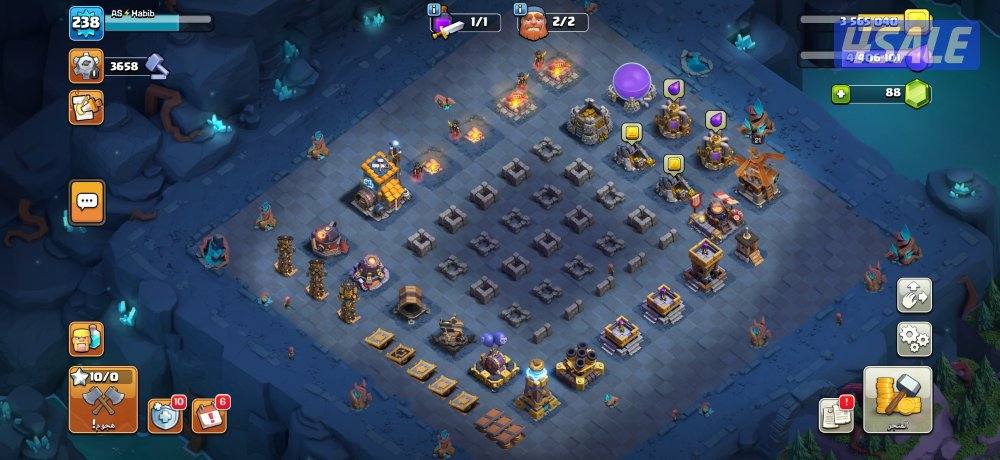Open the shop with gold coins and hammer
The height and width of the screenshot is (460, 1000).
(x=897, y=399)
